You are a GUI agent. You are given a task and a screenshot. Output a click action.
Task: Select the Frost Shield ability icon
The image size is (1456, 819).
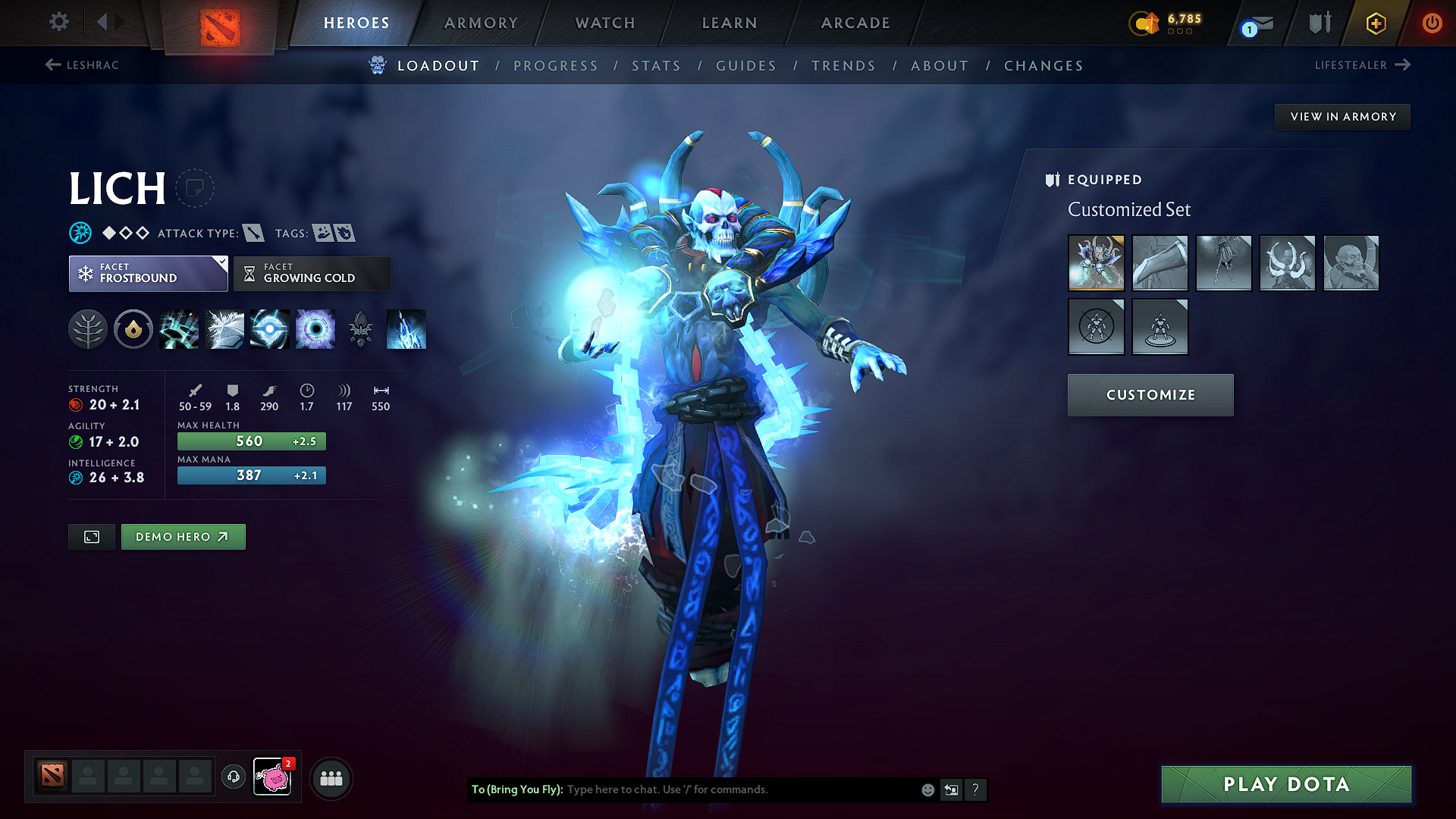(x=224, y=329)
